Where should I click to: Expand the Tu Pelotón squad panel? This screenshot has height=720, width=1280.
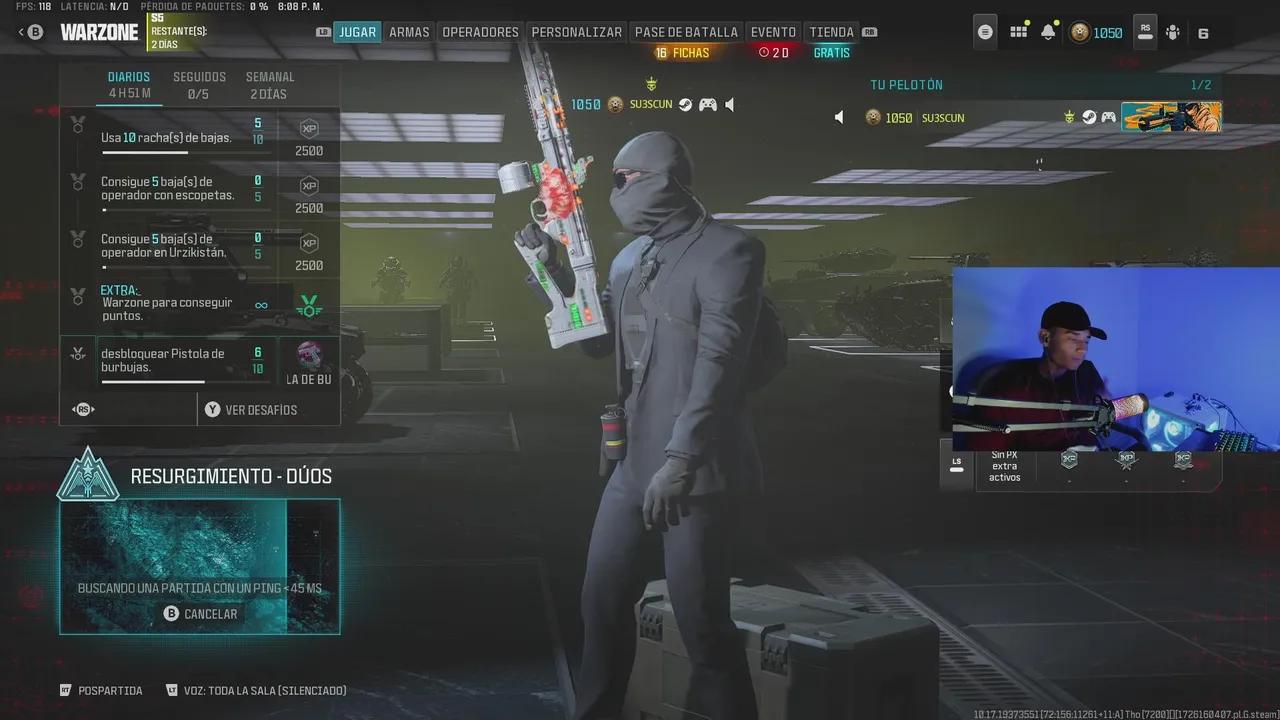point(907,84)
